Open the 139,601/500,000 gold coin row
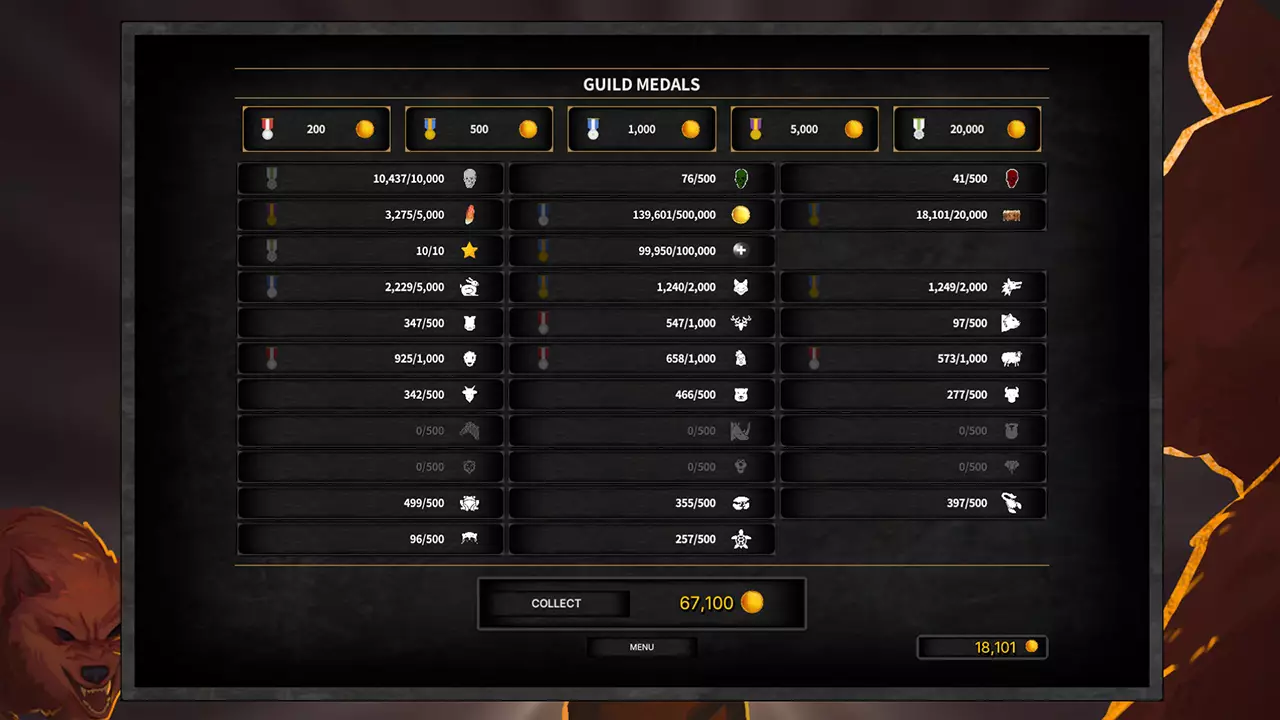 click(x=642, y=215)
